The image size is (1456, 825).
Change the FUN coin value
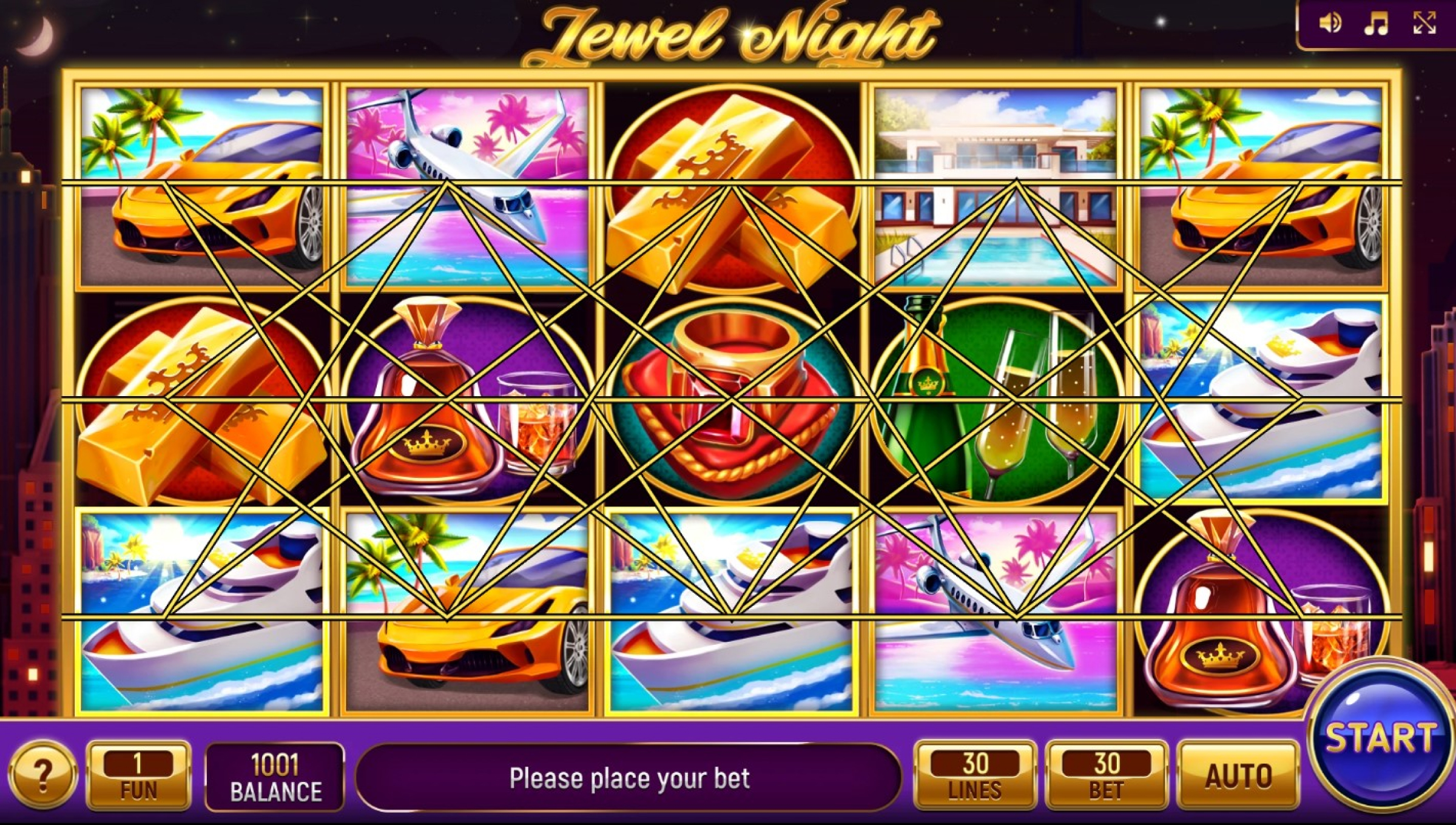(x=138, y=776)
